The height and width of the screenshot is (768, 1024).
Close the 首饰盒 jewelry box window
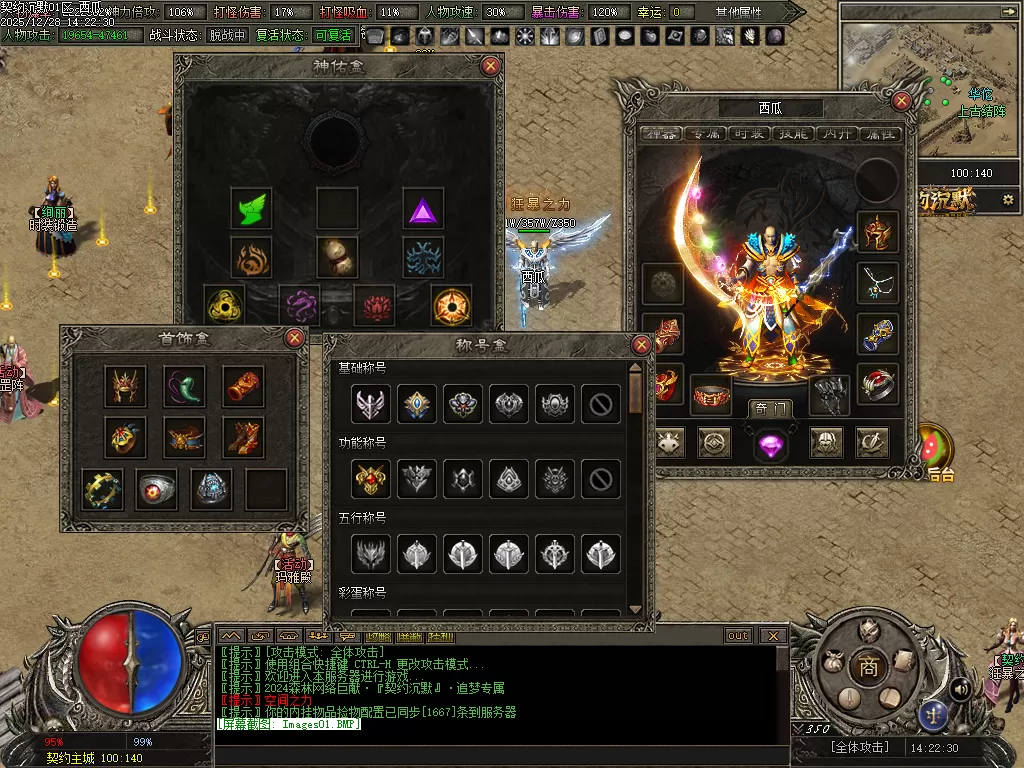pyautogui.click(x=295, y=338)
